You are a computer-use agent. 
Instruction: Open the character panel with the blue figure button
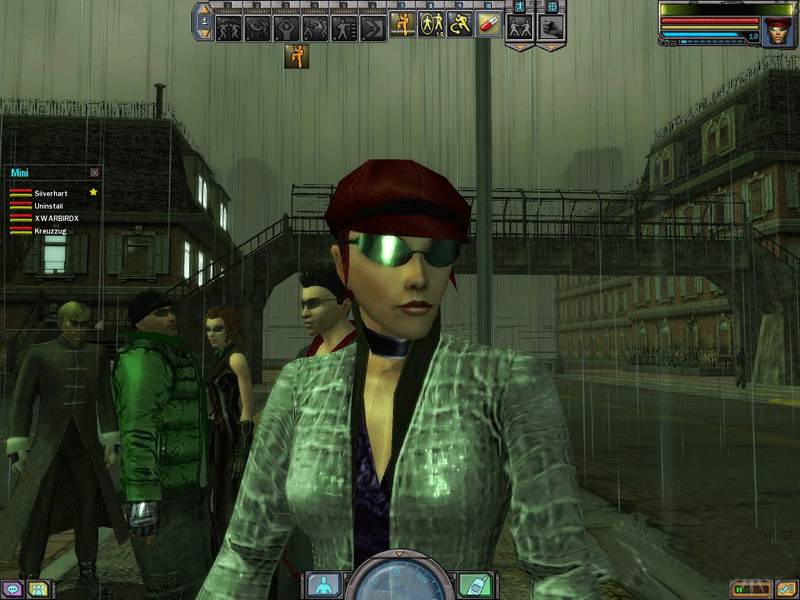coord(325,584)
